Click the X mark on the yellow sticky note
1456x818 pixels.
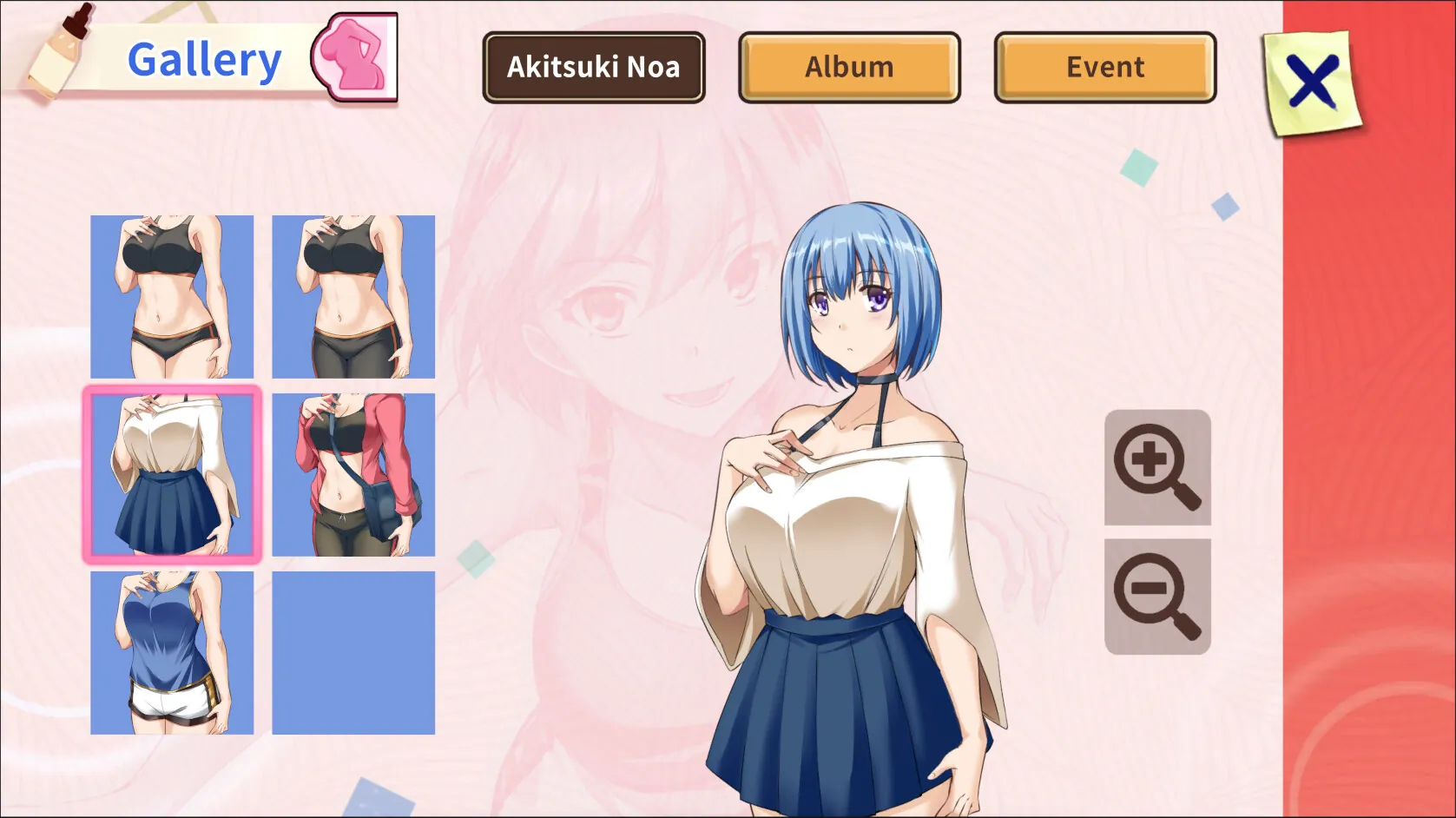point(1313,81)
